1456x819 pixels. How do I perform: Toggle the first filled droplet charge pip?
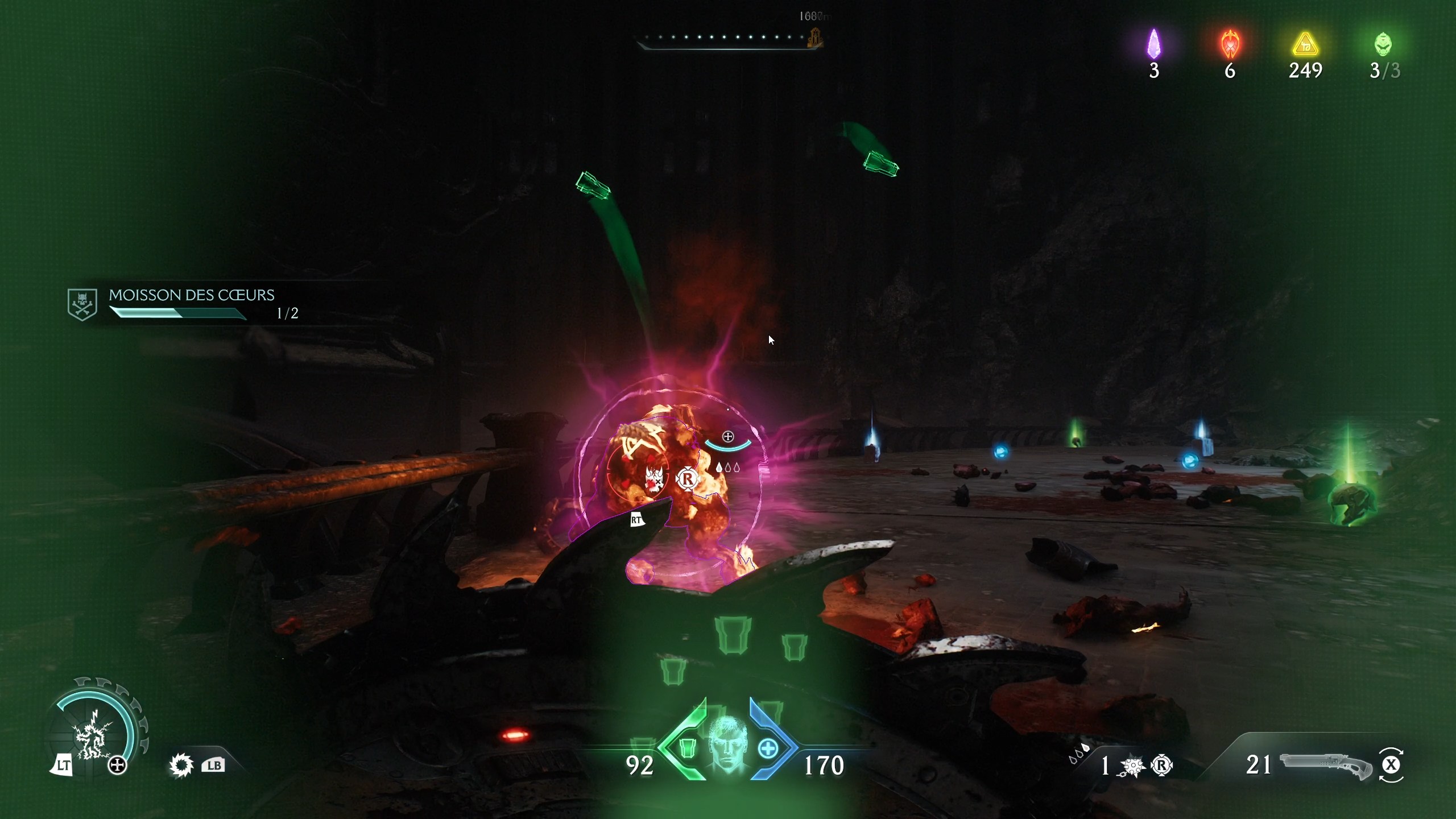(x=719, y=468)
